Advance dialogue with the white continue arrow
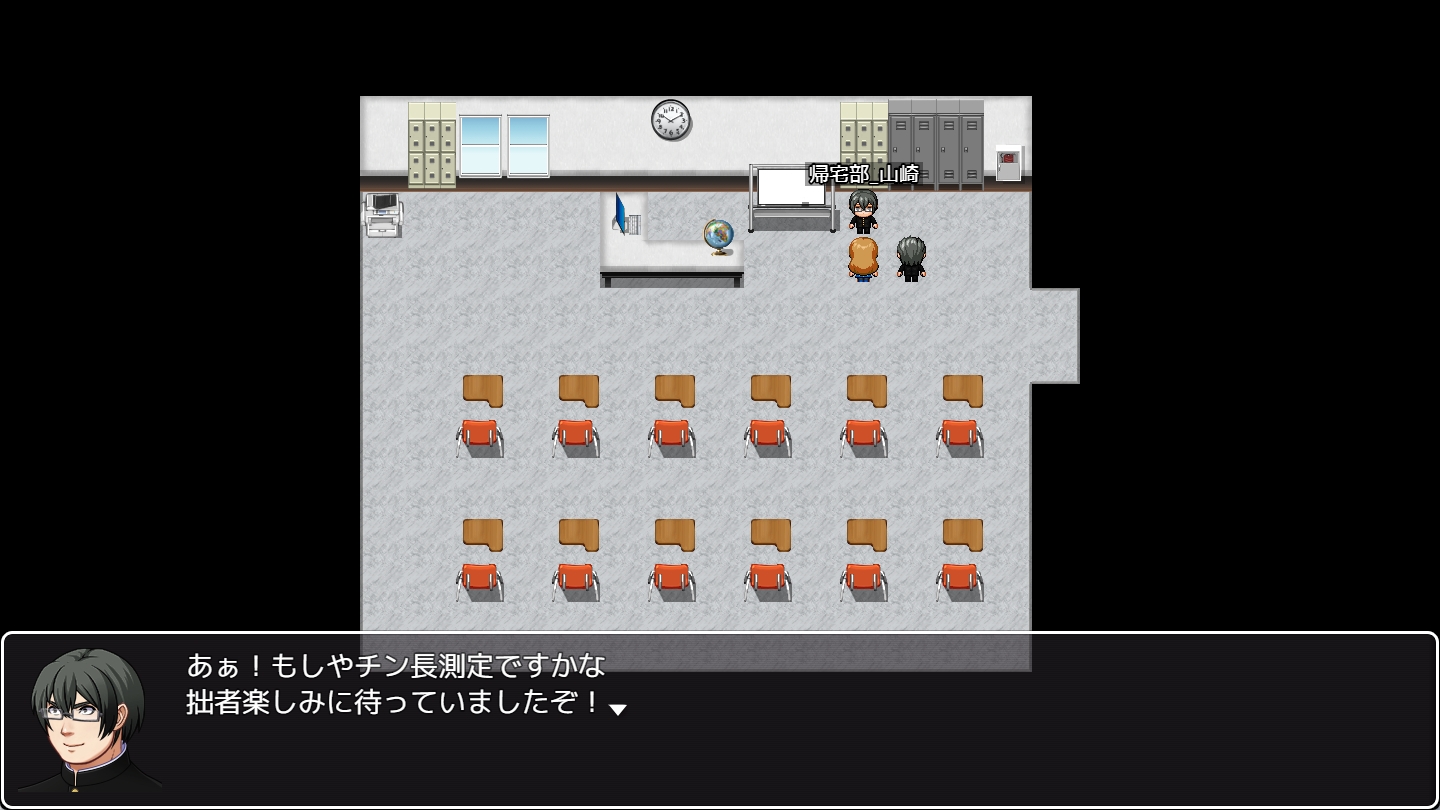 [618, 709]
